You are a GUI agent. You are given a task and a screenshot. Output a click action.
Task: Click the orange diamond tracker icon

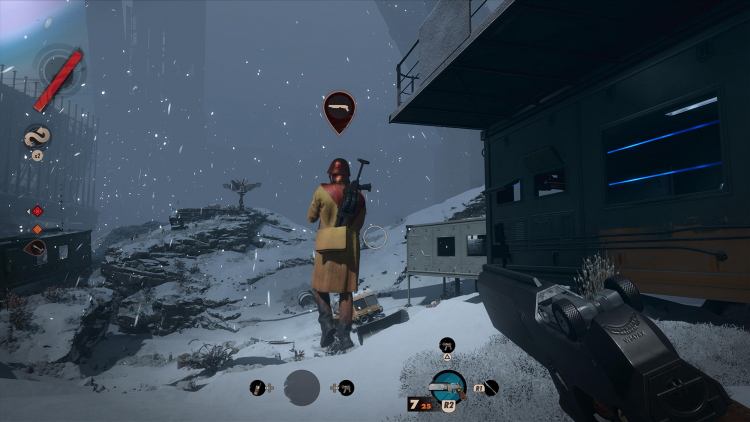pos(37,229)
